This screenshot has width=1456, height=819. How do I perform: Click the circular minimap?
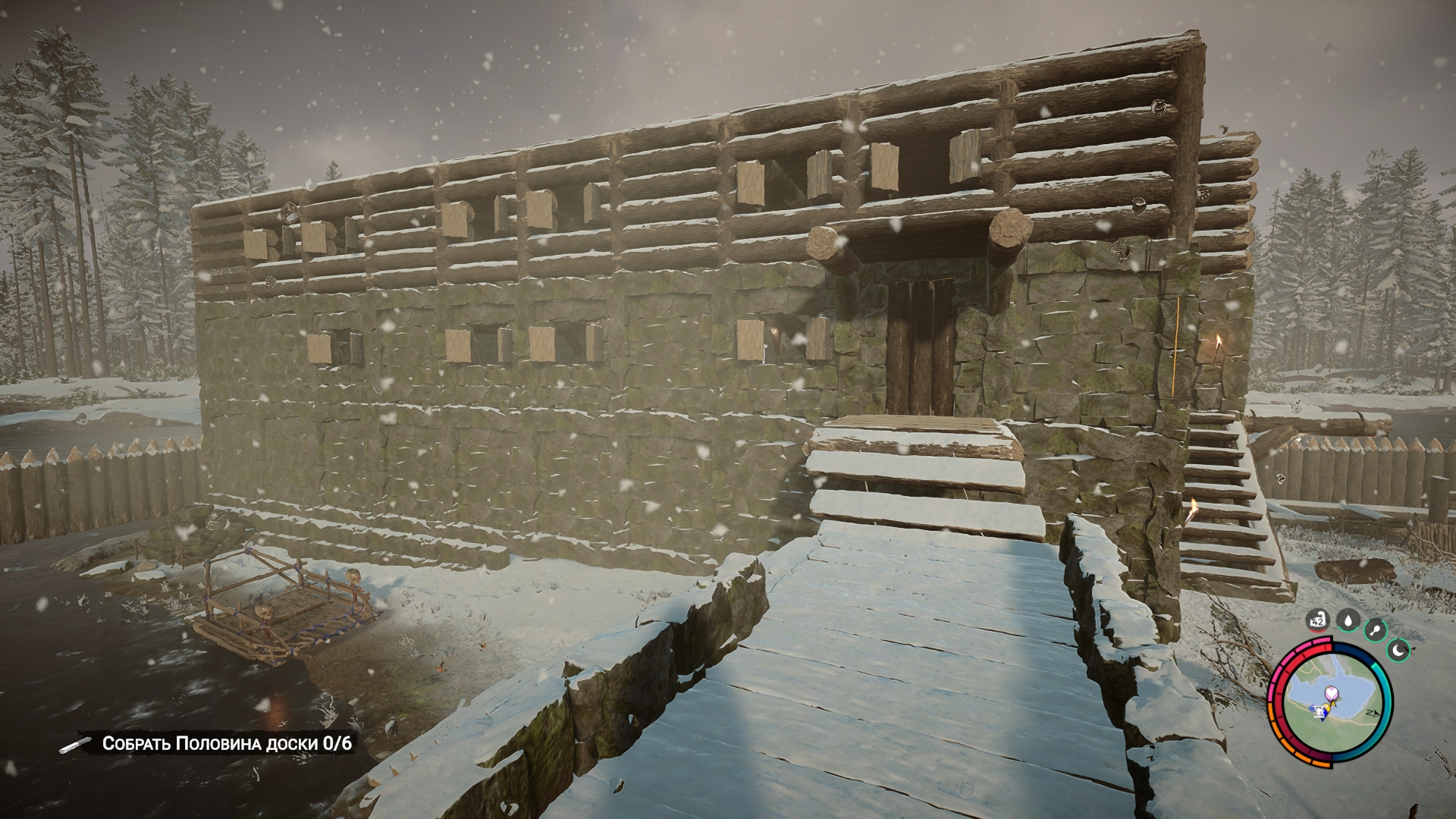click(1329, 702)
